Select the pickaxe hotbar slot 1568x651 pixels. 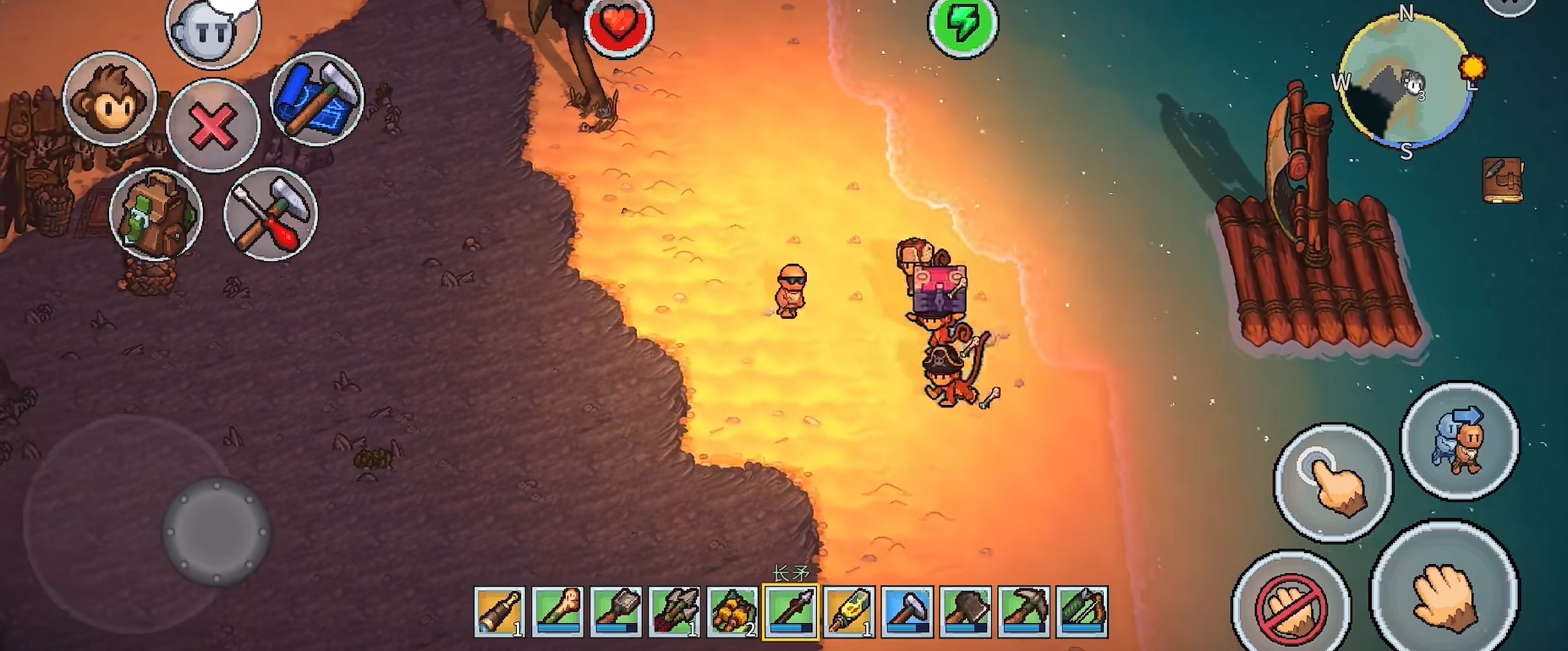click(x=1024, y=611)
